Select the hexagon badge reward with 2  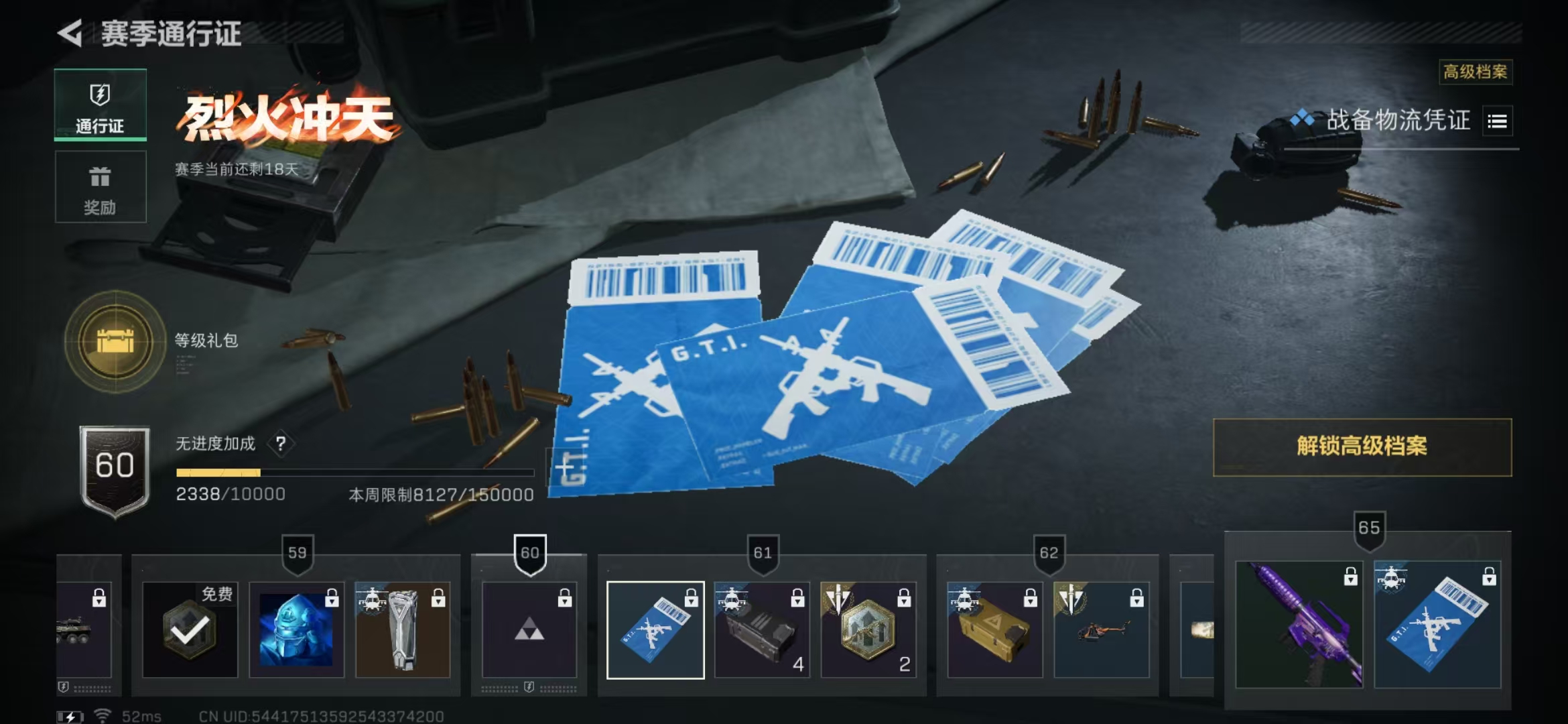pyautogui.click(x=868, y=629)
